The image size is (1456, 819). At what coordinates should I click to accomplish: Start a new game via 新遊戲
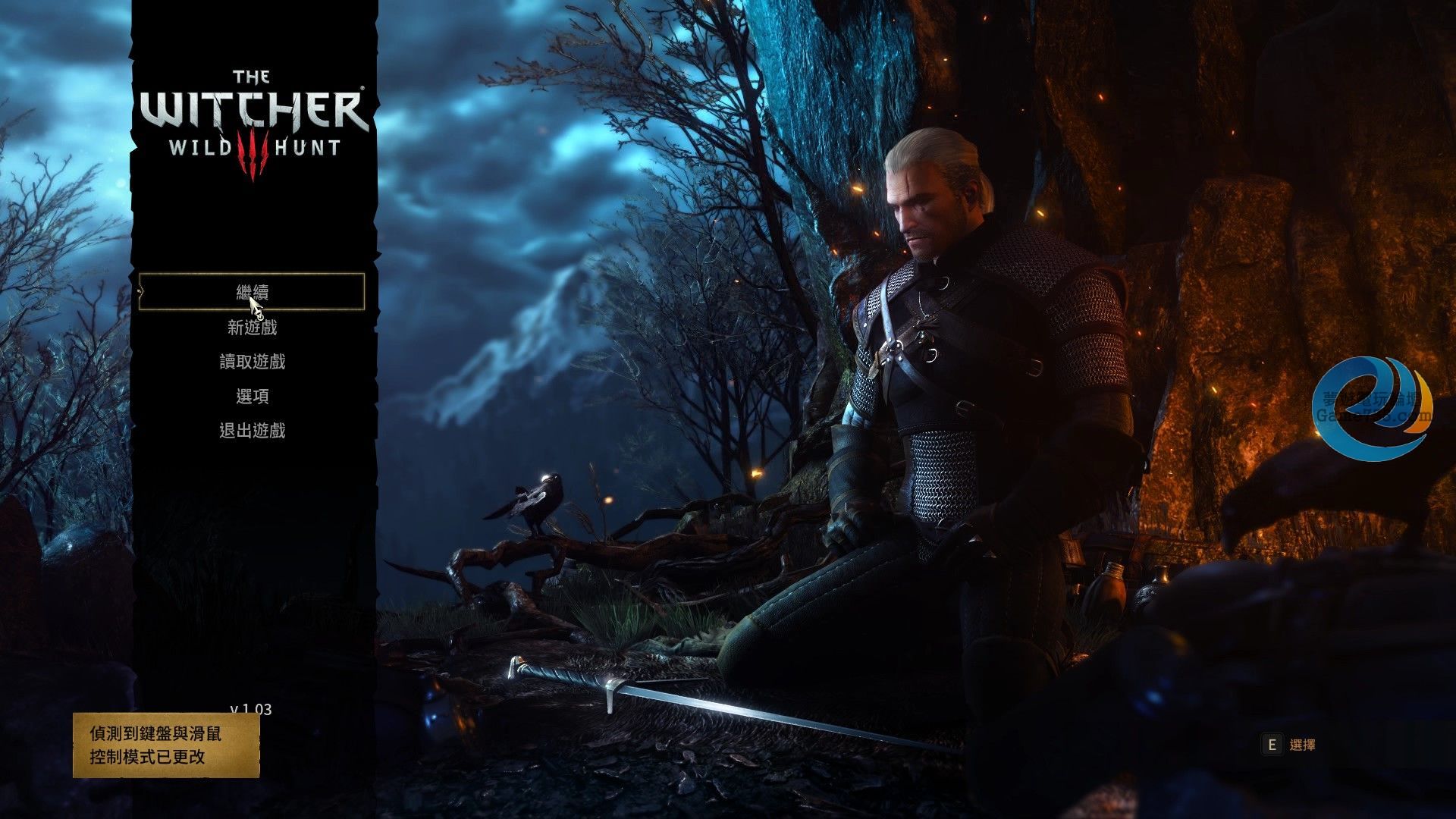[252, 328]
